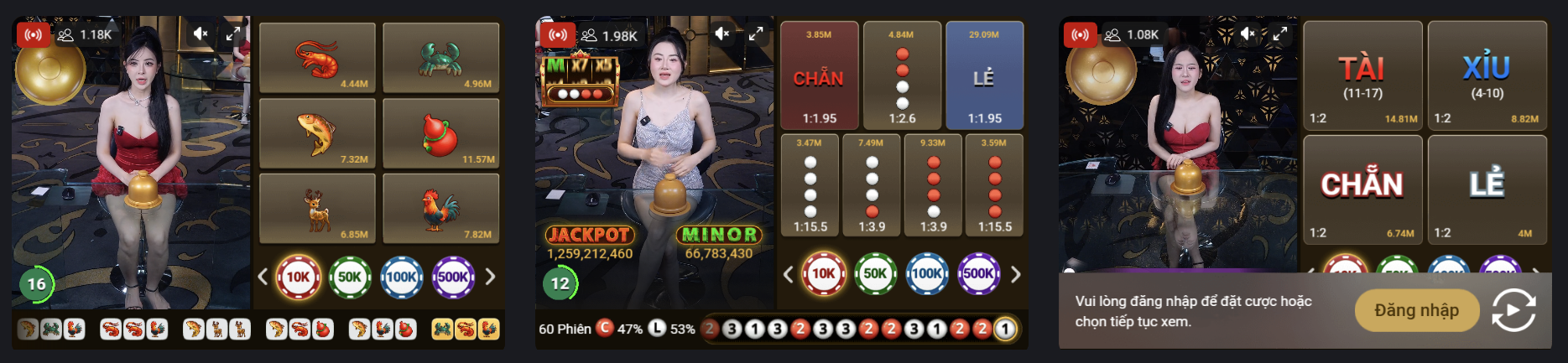Pick the deer betting tile
This screenshot has width=1568, height=363.
point(317,209)
